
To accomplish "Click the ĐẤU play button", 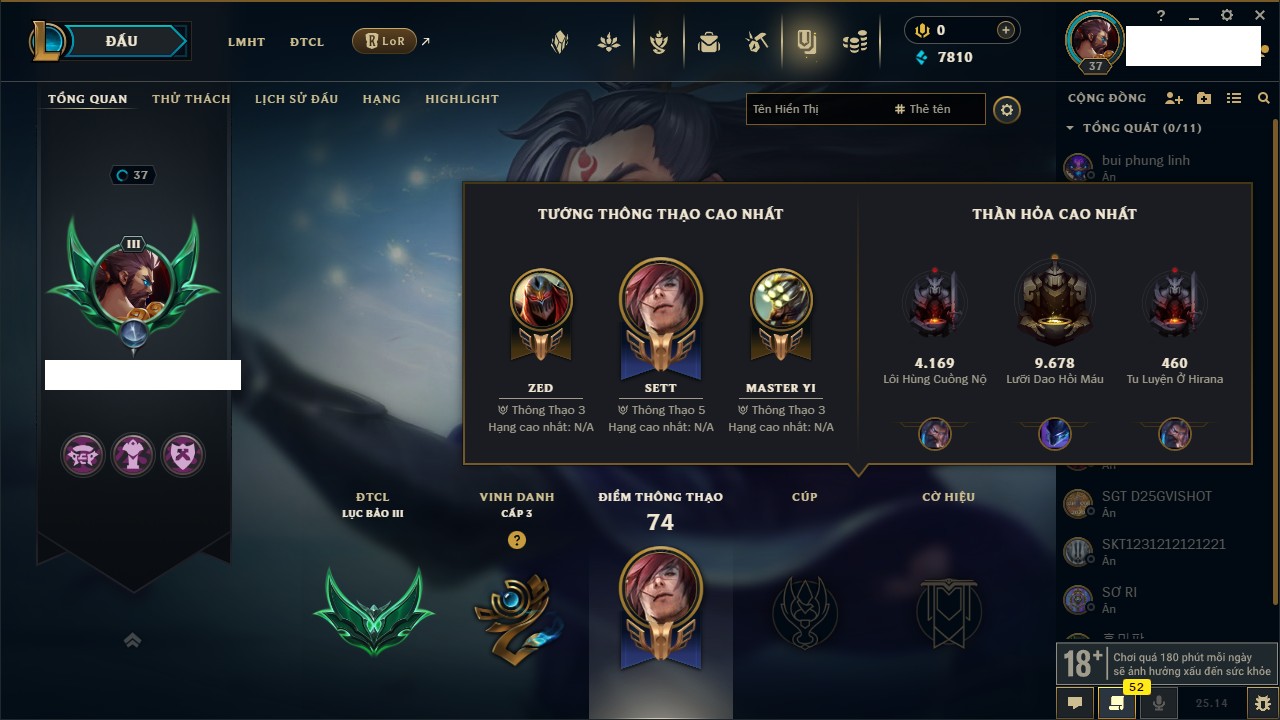I will coord(122,41).
